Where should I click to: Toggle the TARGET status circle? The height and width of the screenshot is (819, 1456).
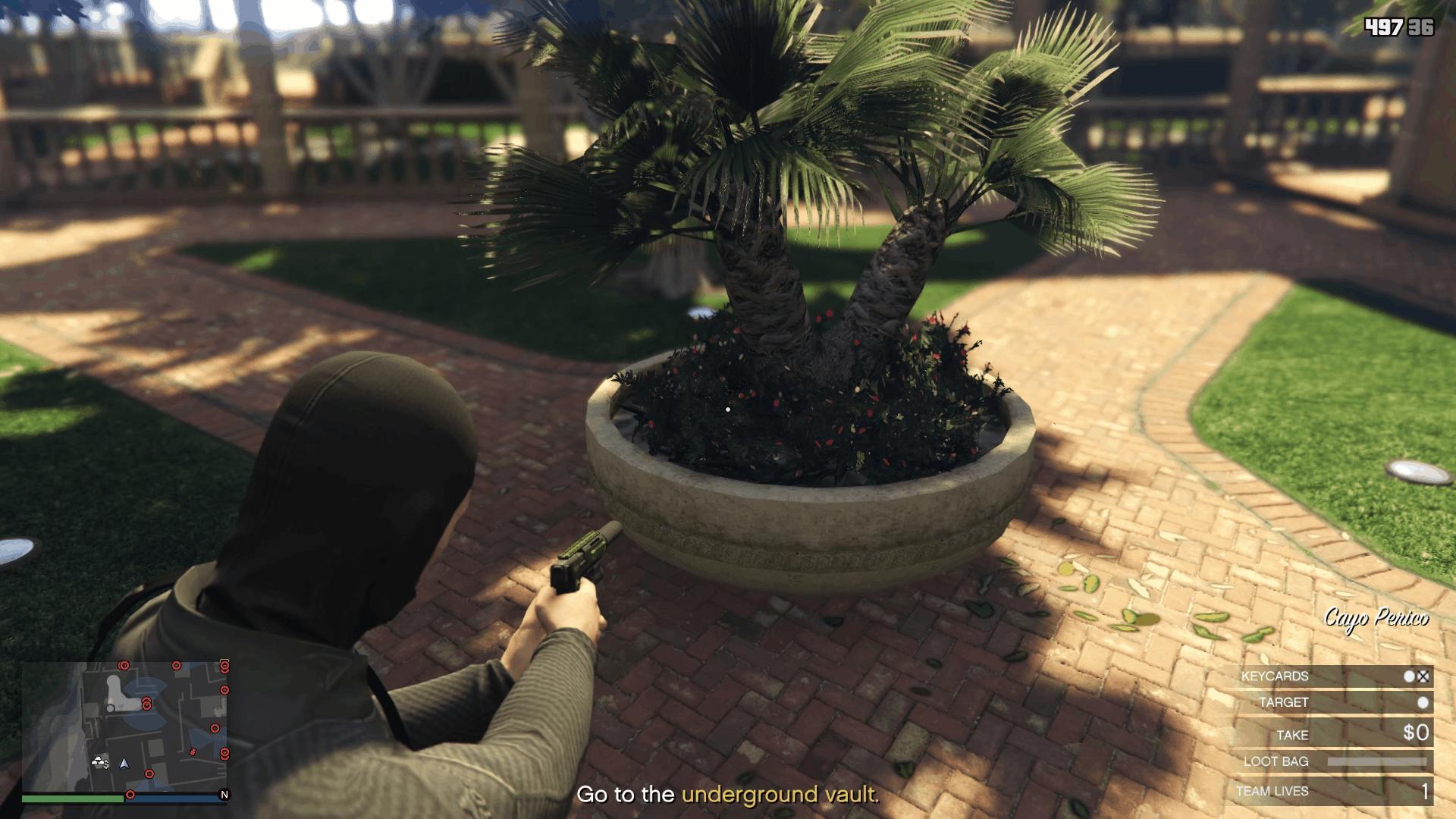(x=1423, y=701)
